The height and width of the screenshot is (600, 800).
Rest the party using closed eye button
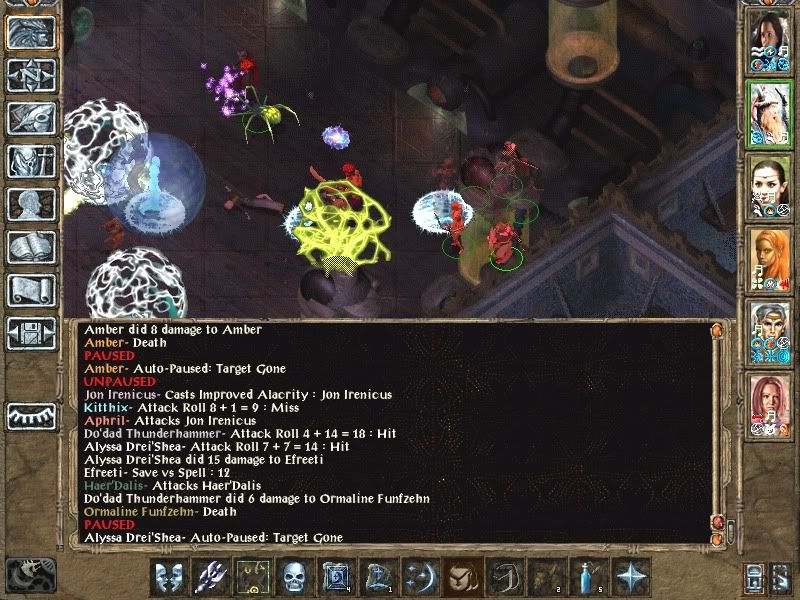pos(30,415)
